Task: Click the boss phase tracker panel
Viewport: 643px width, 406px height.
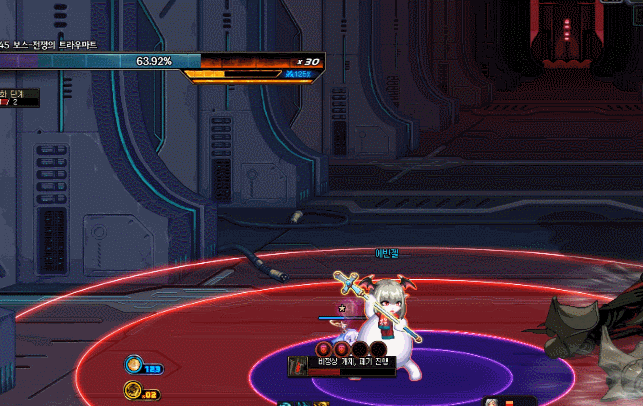Action: 18,98
